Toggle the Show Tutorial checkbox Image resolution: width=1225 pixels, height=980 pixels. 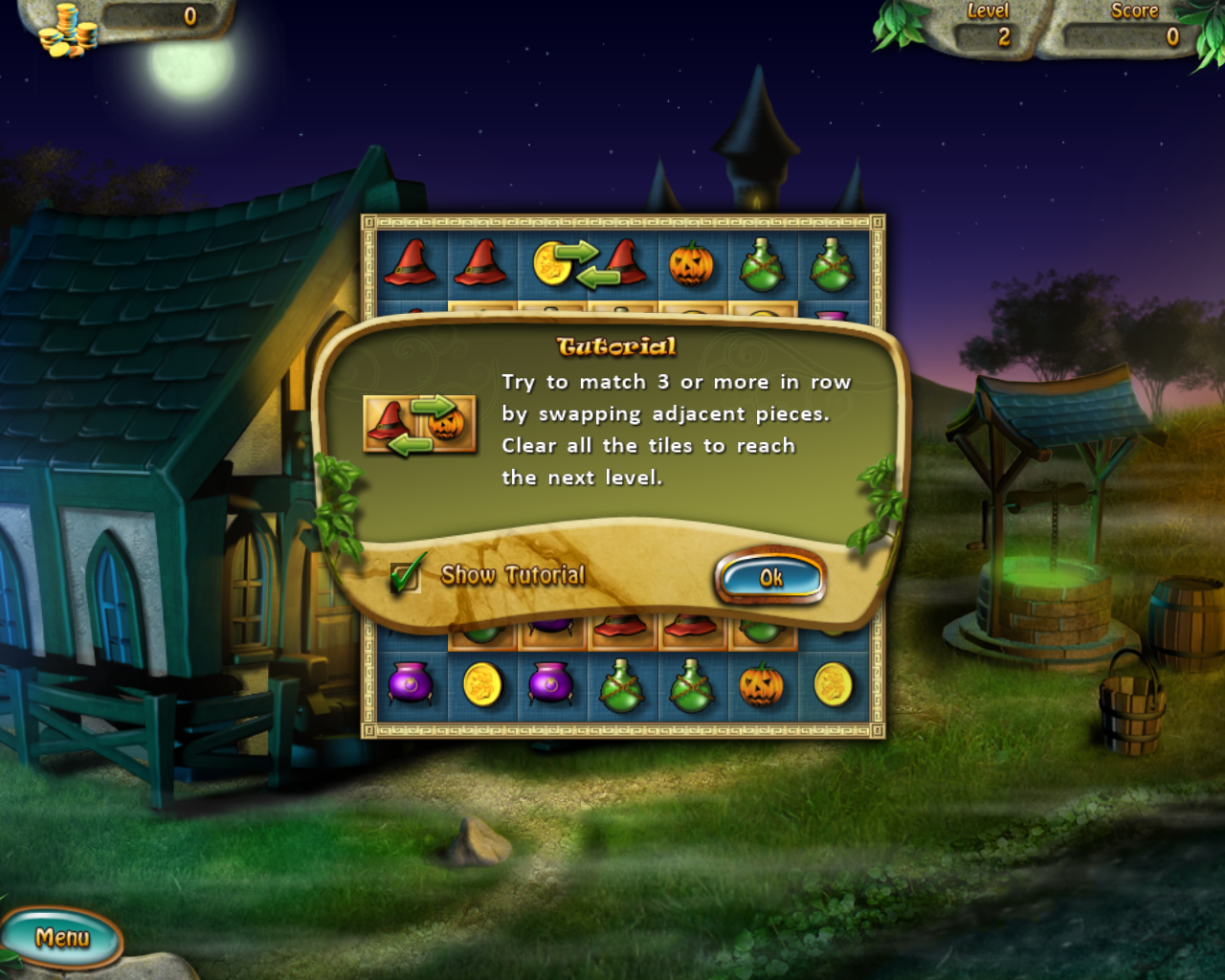click(406, 576)
